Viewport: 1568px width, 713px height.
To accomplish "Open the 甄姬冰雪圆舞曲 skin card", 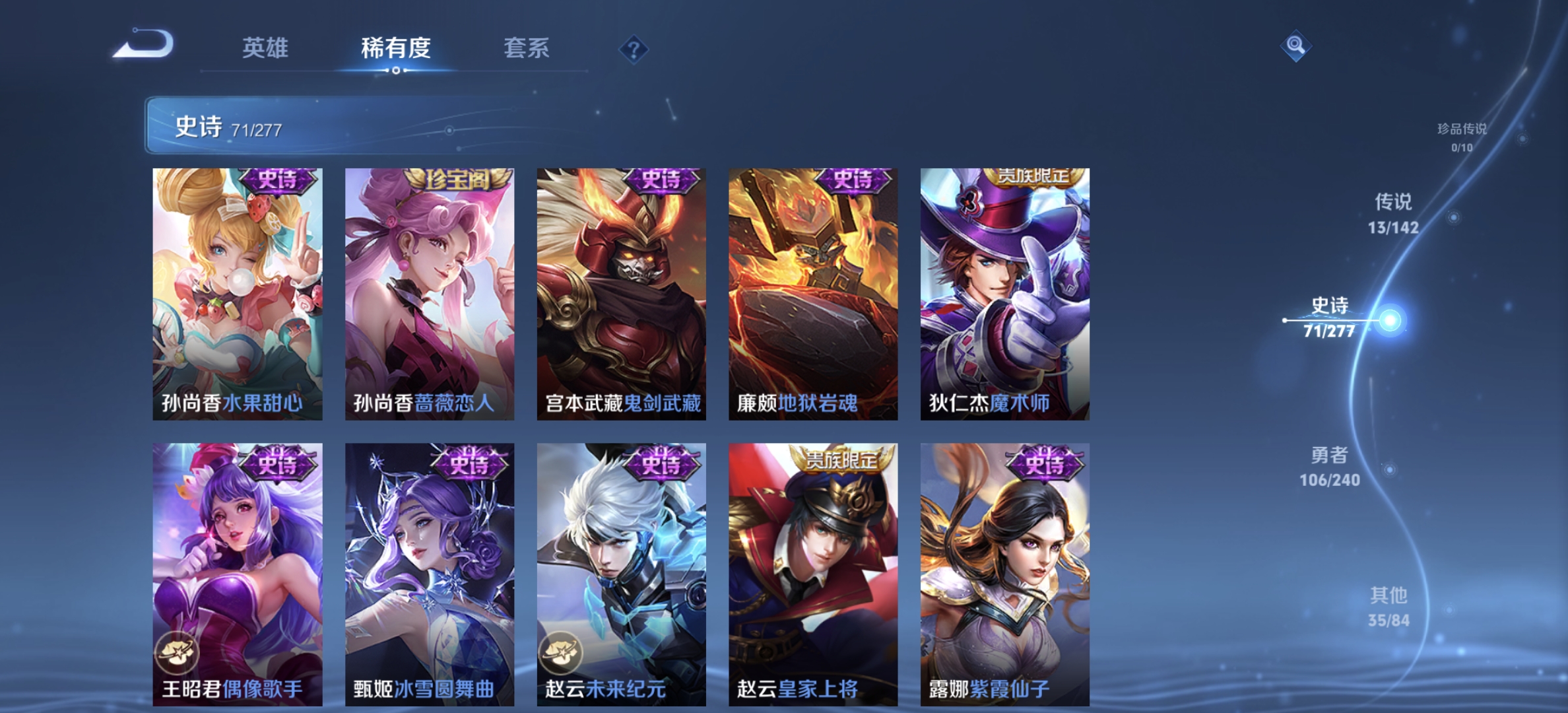I will coord(432,574).
